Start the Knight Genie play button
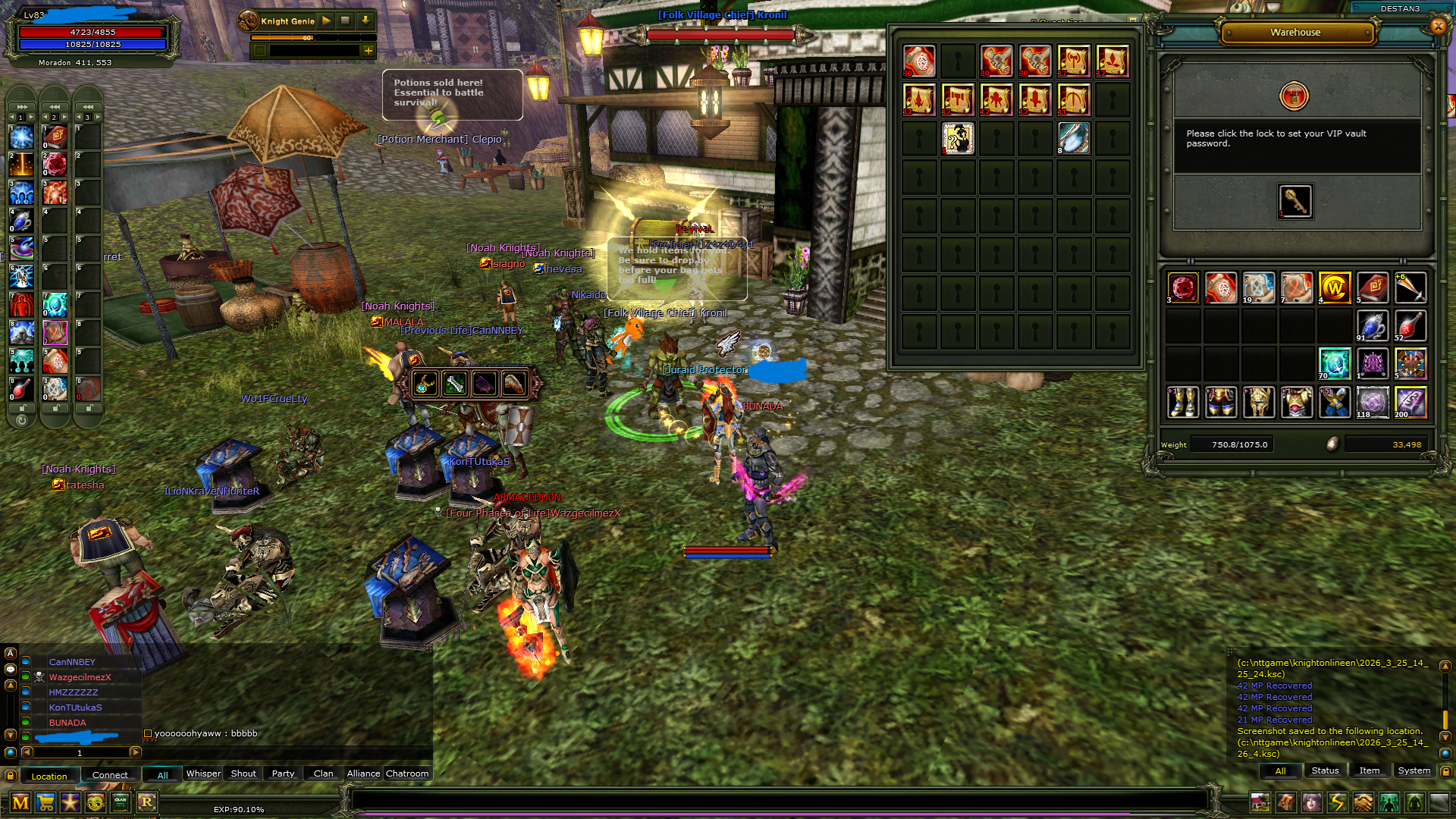This screenshot has width=1456, height=819. 326,20
